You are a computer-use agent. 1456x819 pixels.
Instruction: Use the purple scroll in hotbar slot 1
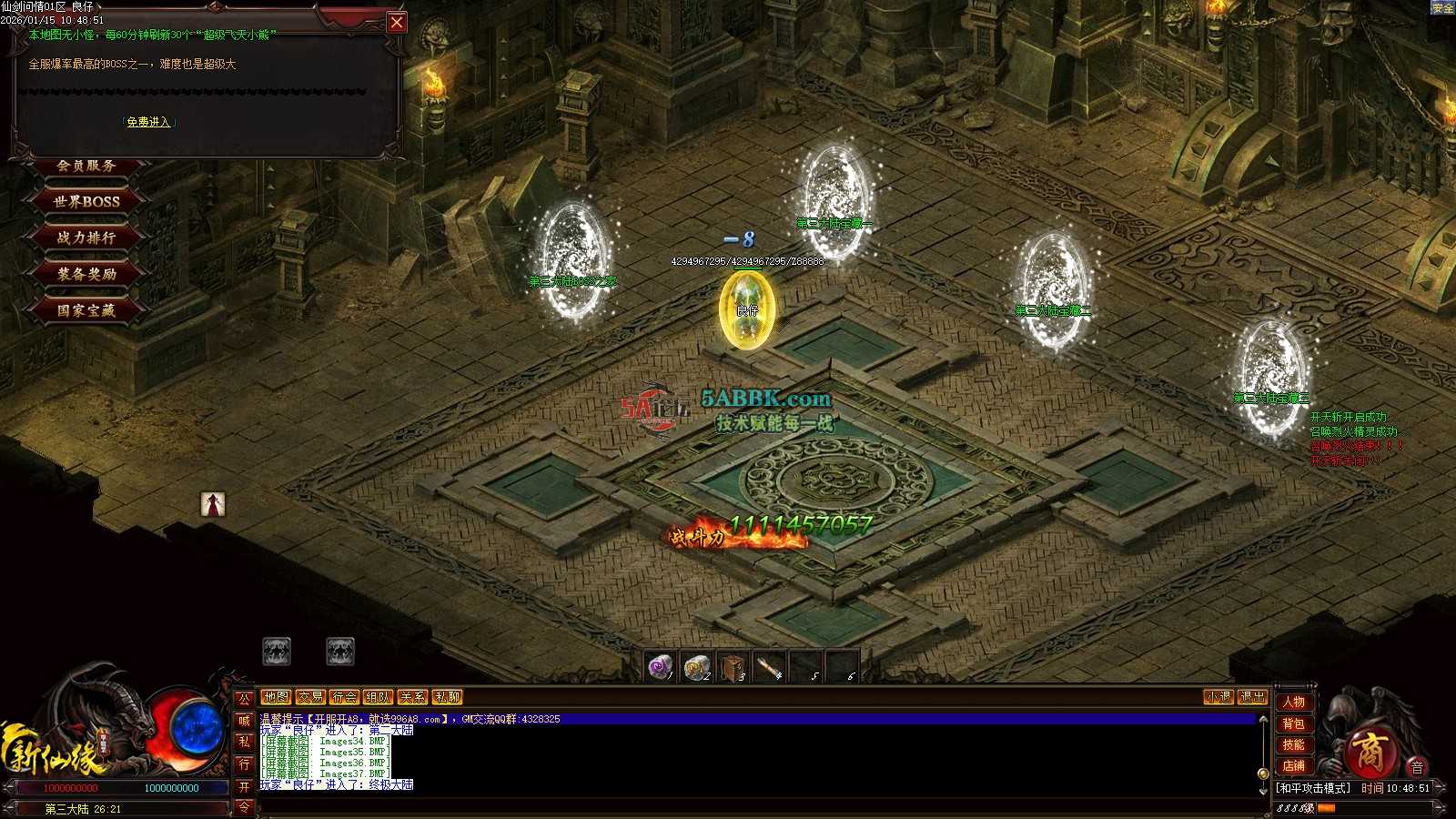(x=660, y=667)
